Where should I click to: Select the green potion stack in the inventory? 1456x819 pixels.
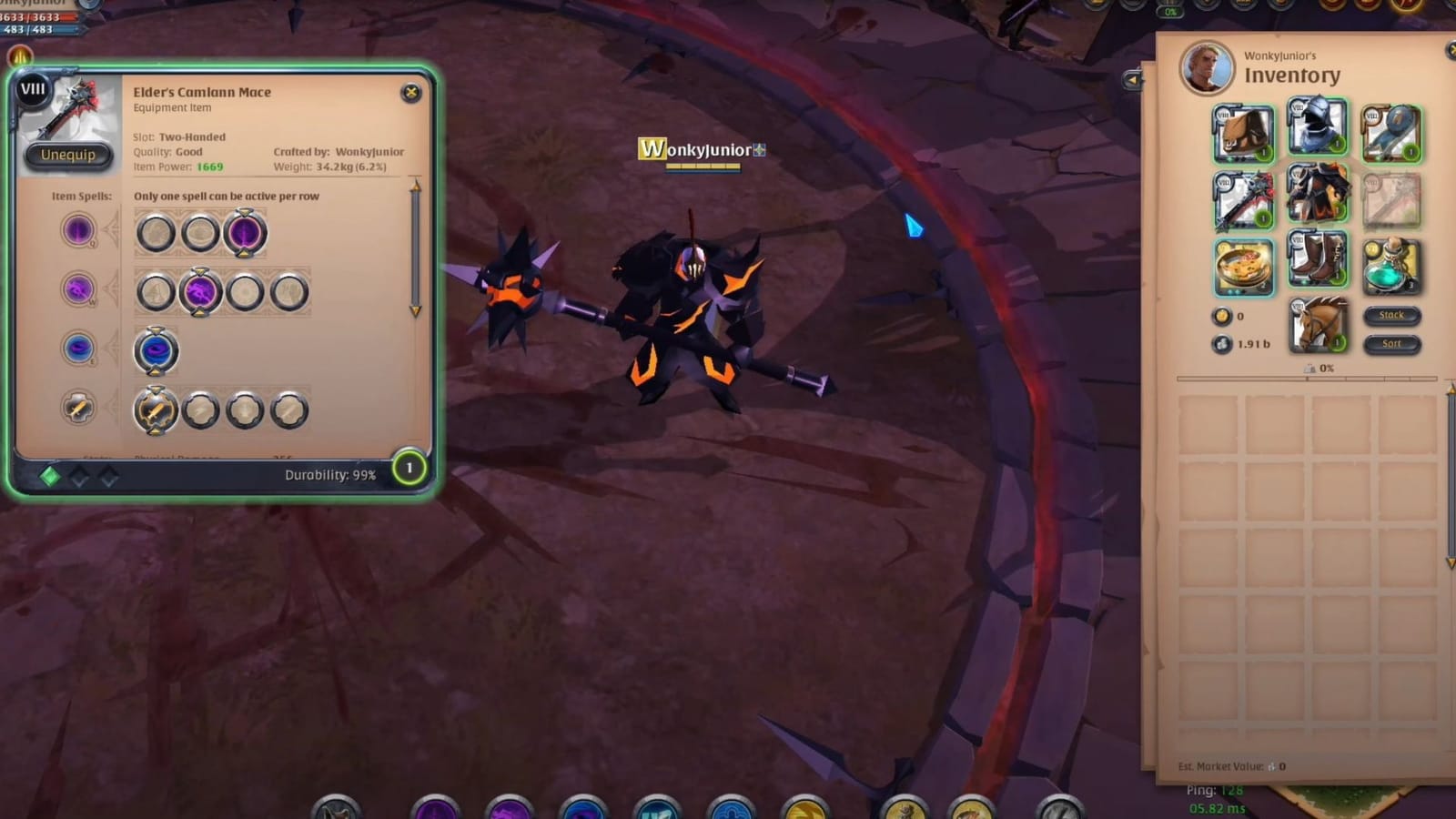(1390, 265)
